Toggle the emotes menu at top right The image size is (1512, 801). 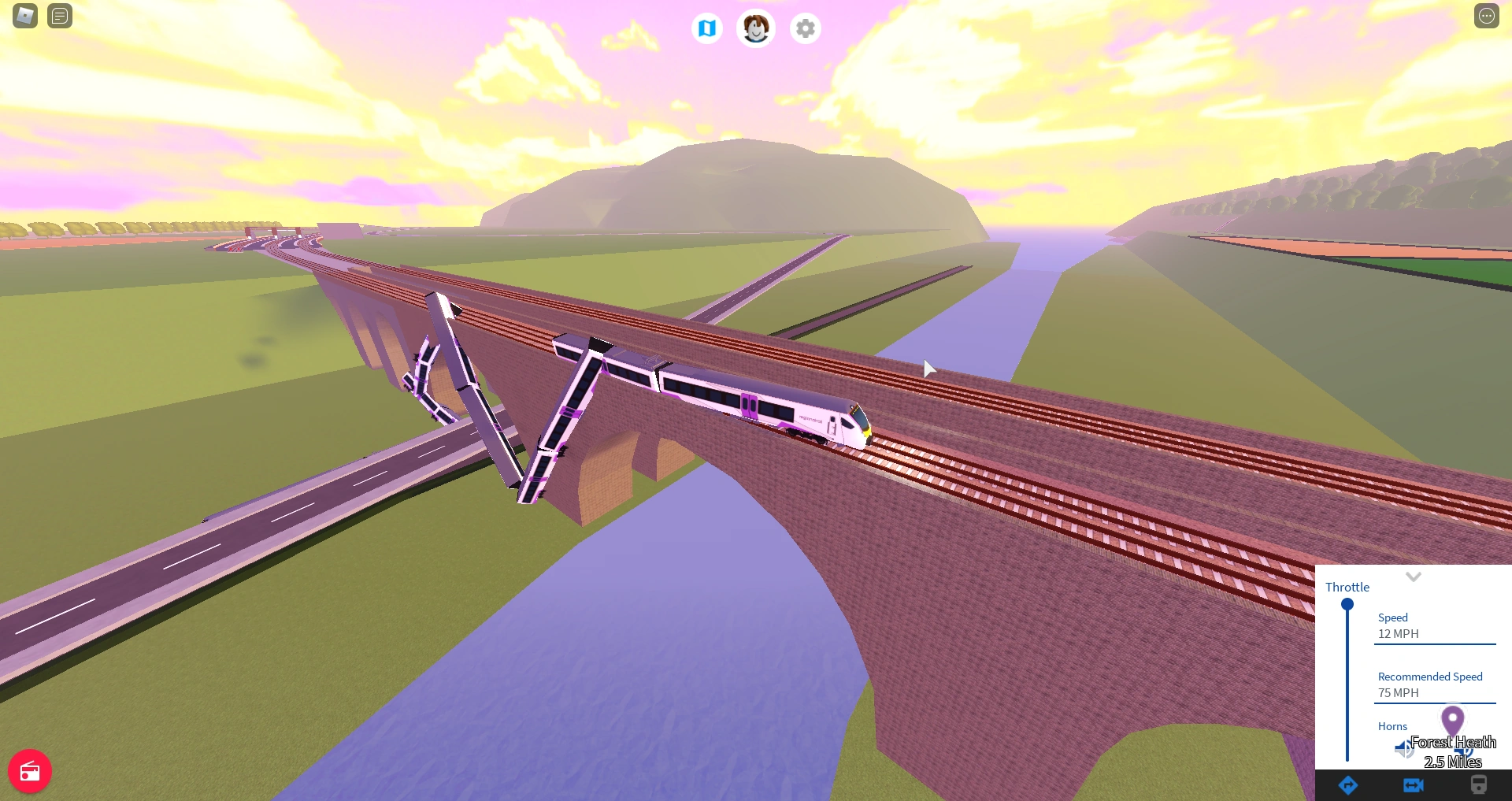pyautogui.click(x=1488, y=15)
